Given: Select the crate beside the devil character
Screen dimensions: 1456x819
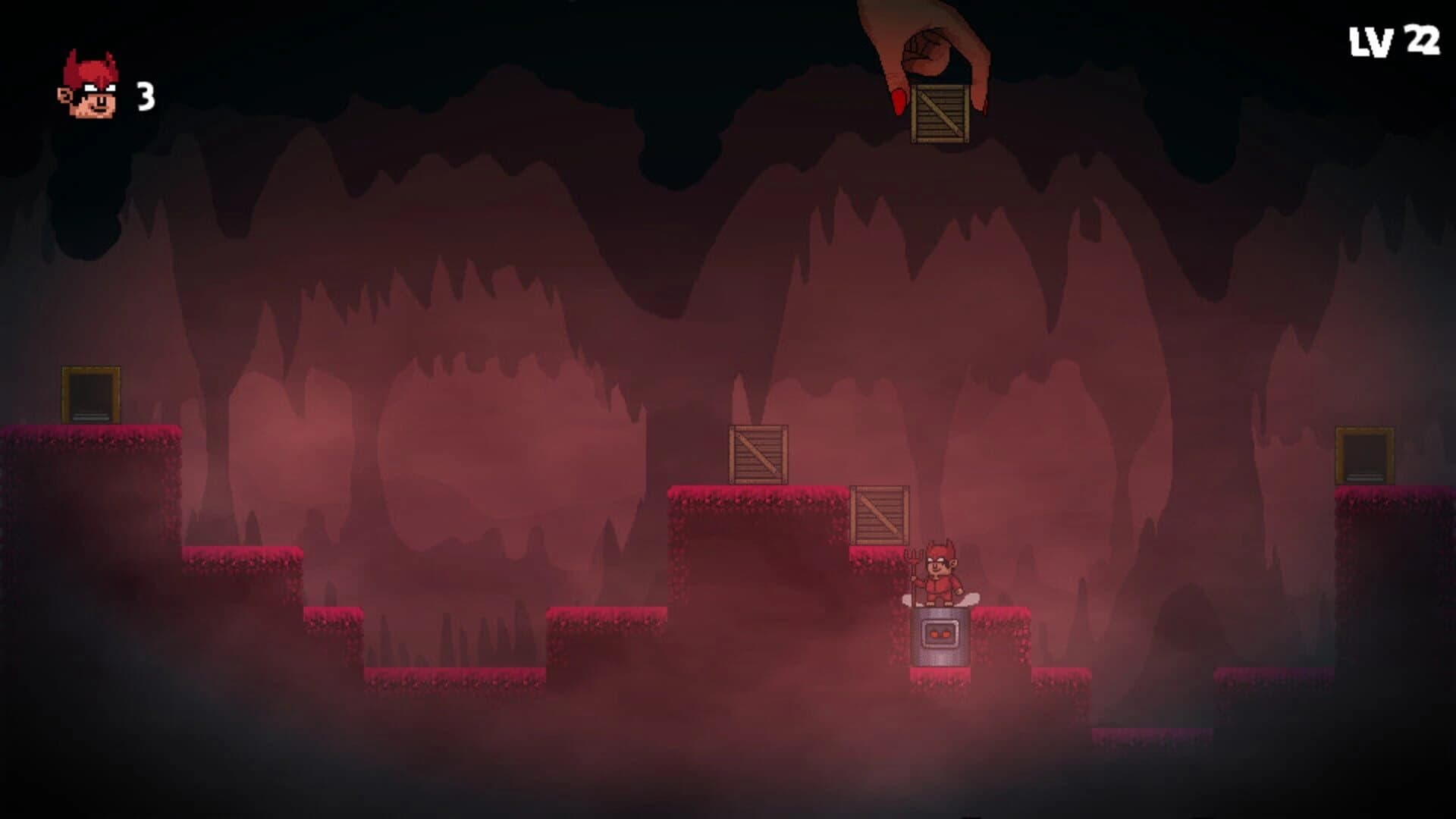Looking at the screenshot, I should [x=878, y=516].
